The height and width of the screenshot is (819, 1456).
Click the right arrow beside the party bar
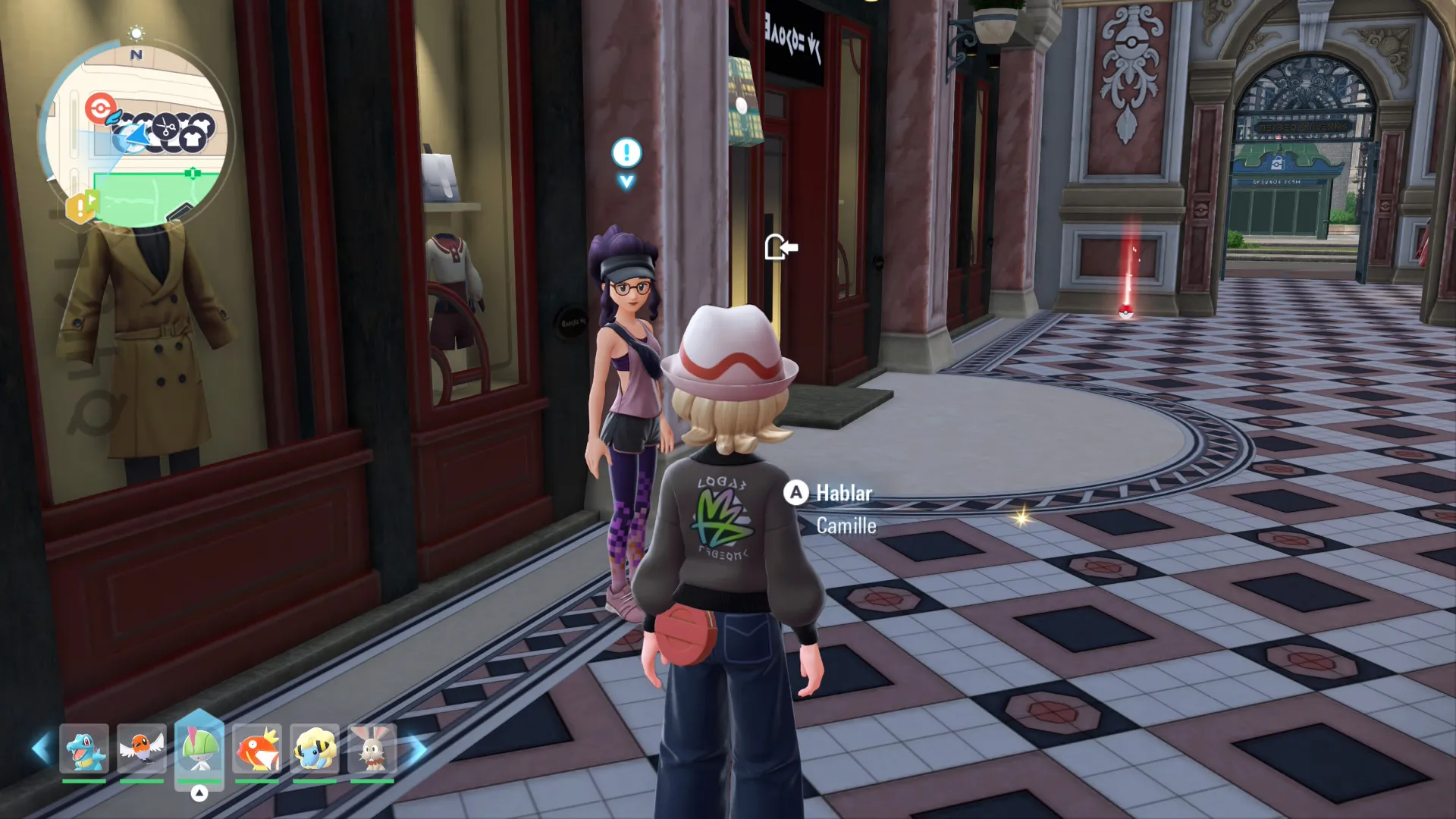[x=417, y=749]
